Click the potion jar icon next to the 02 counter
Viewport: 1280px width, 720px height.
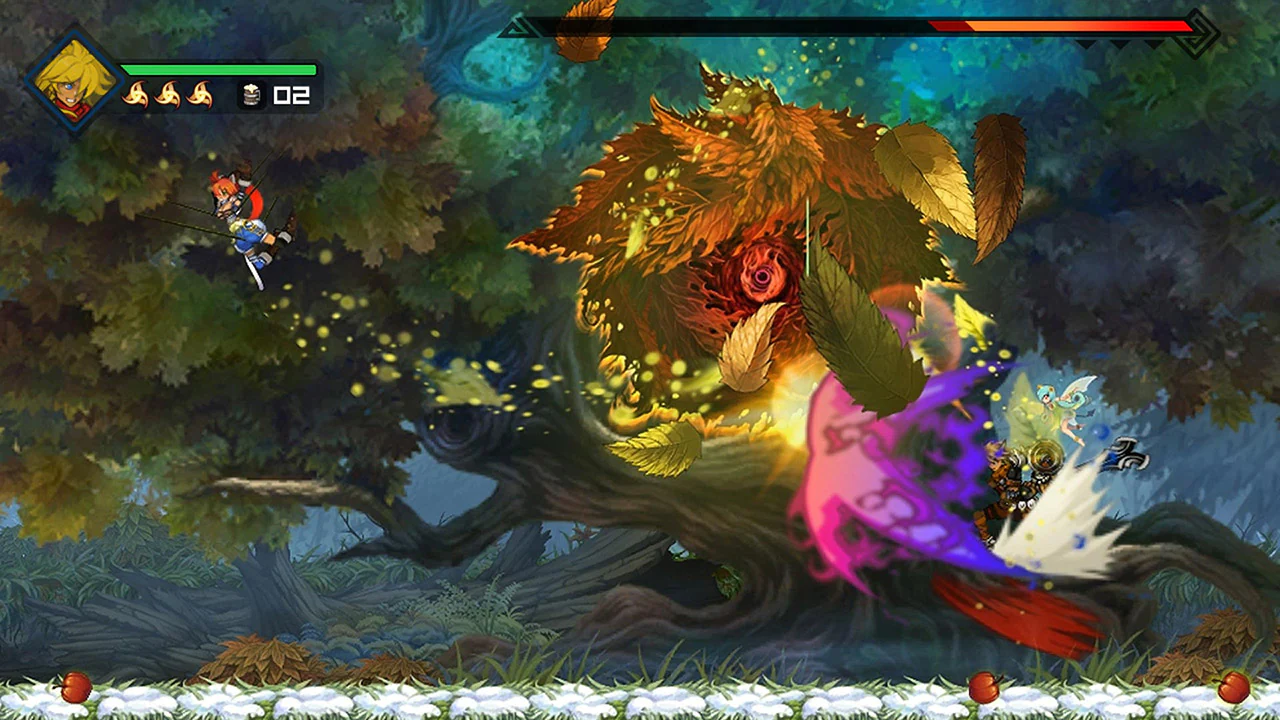[251, 95]
